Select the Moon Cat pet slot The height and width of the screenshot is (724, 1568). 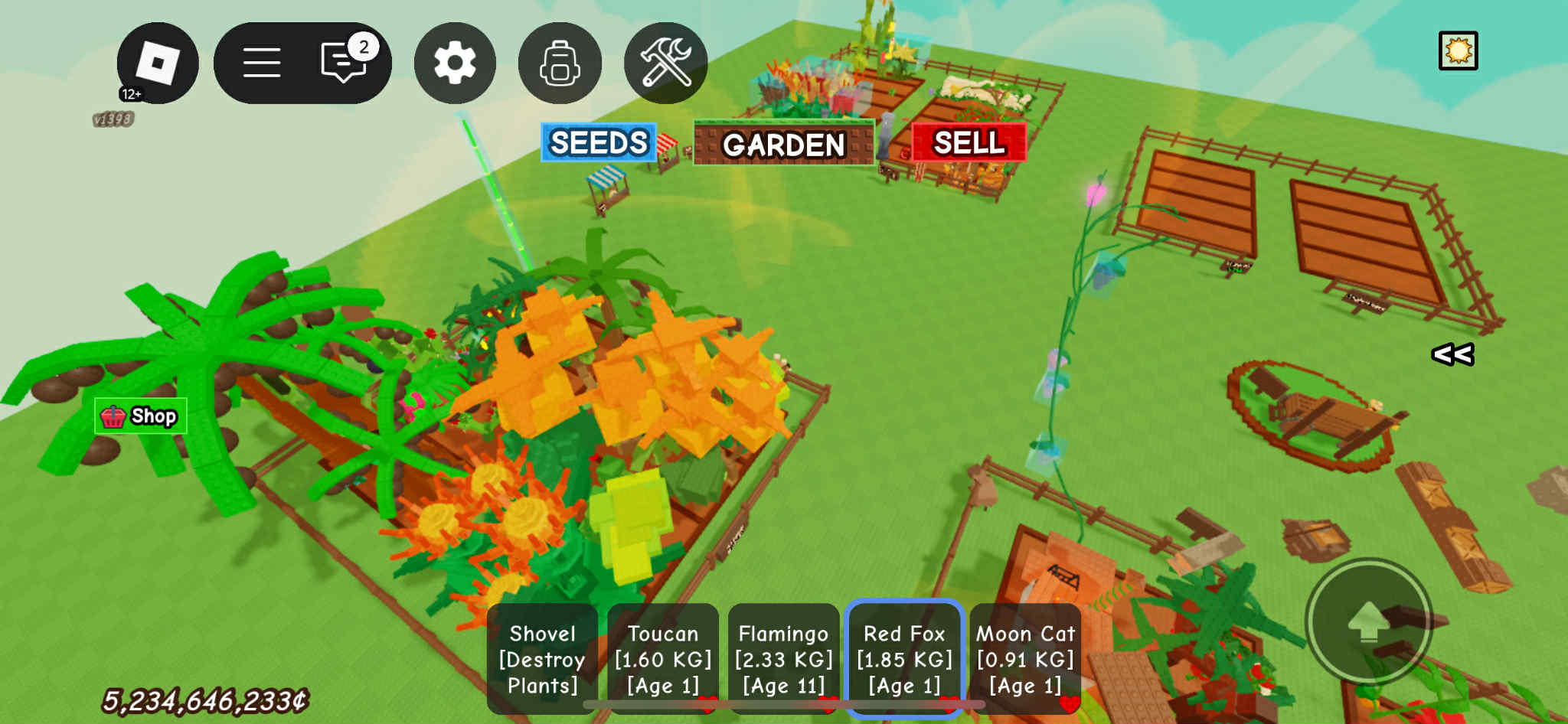point(1025,659)
